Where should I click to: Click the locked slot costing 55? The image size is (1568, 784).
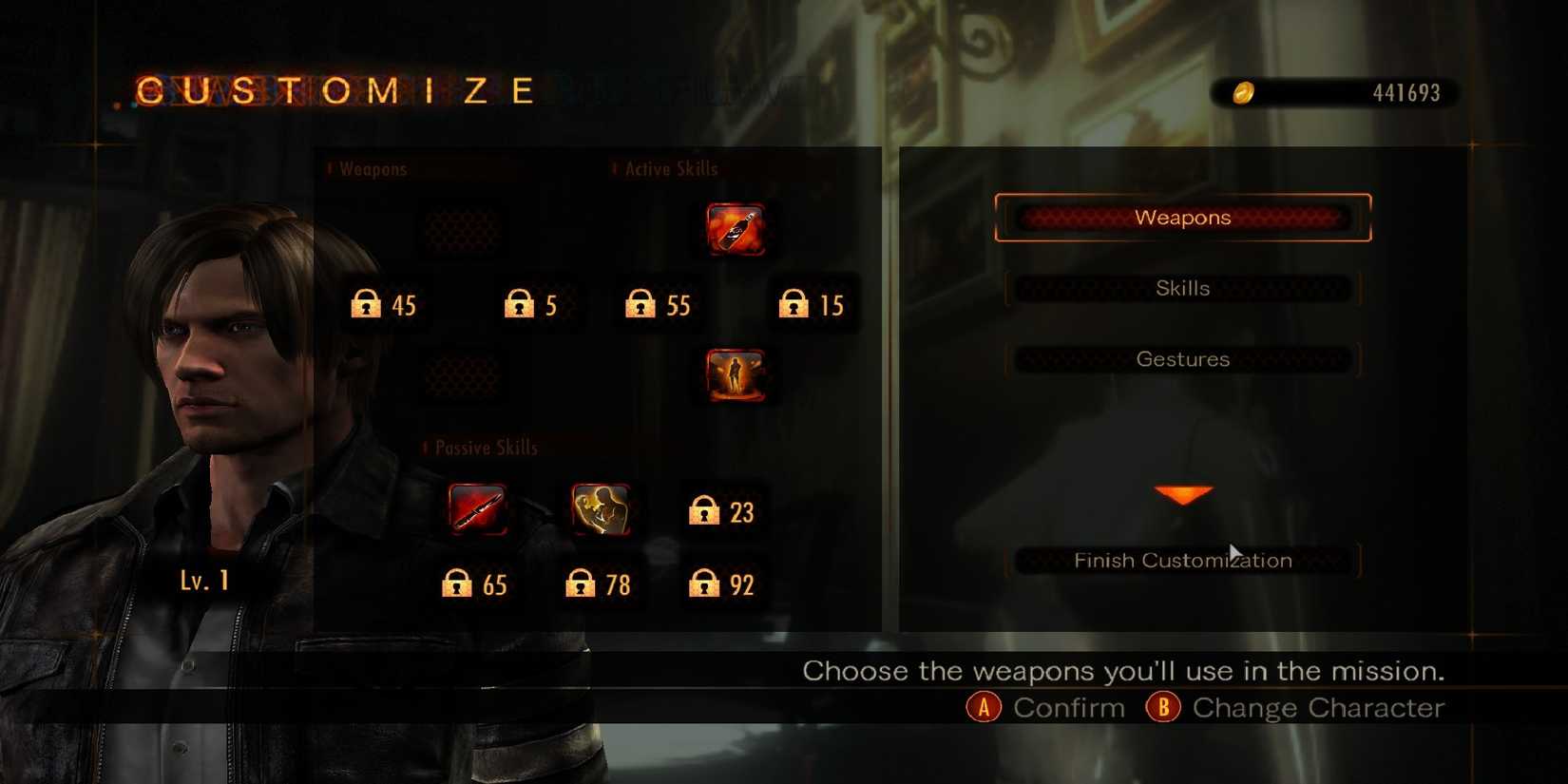[656, 304]
